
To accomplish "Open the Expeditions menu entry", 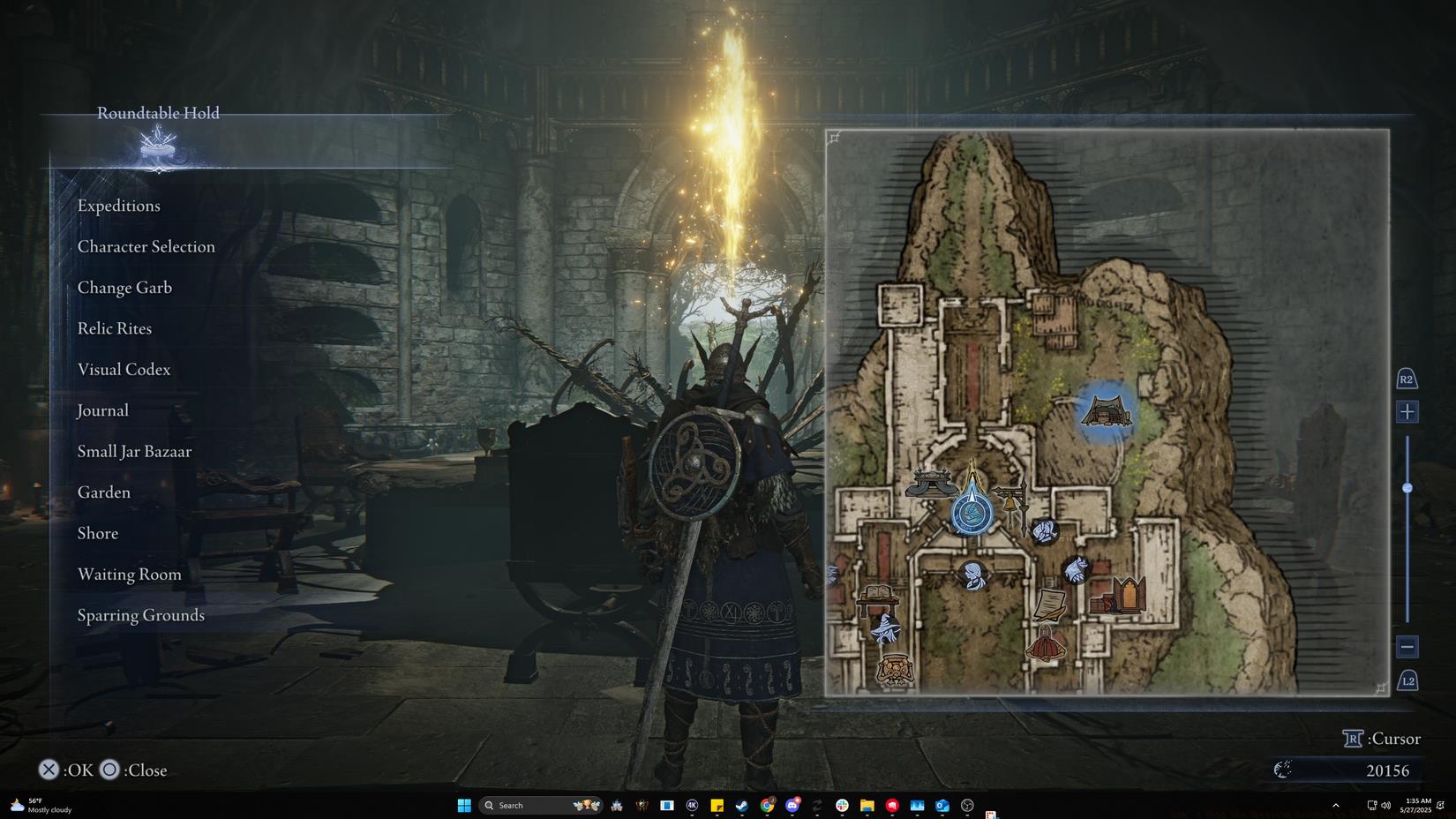I will [119, 206].
